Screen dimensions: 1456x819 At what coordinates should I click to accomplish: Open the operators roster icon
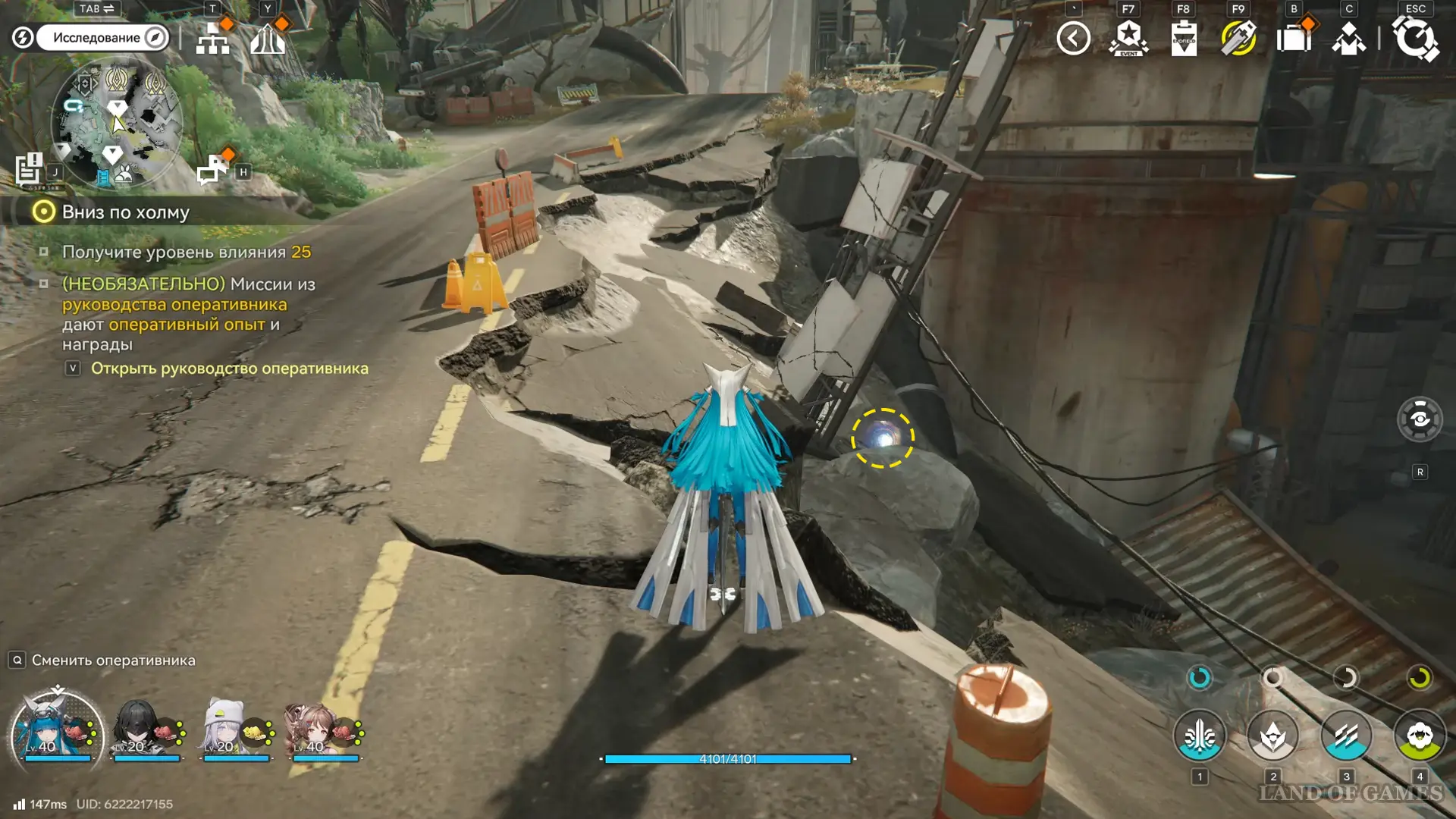(1348, 38)
